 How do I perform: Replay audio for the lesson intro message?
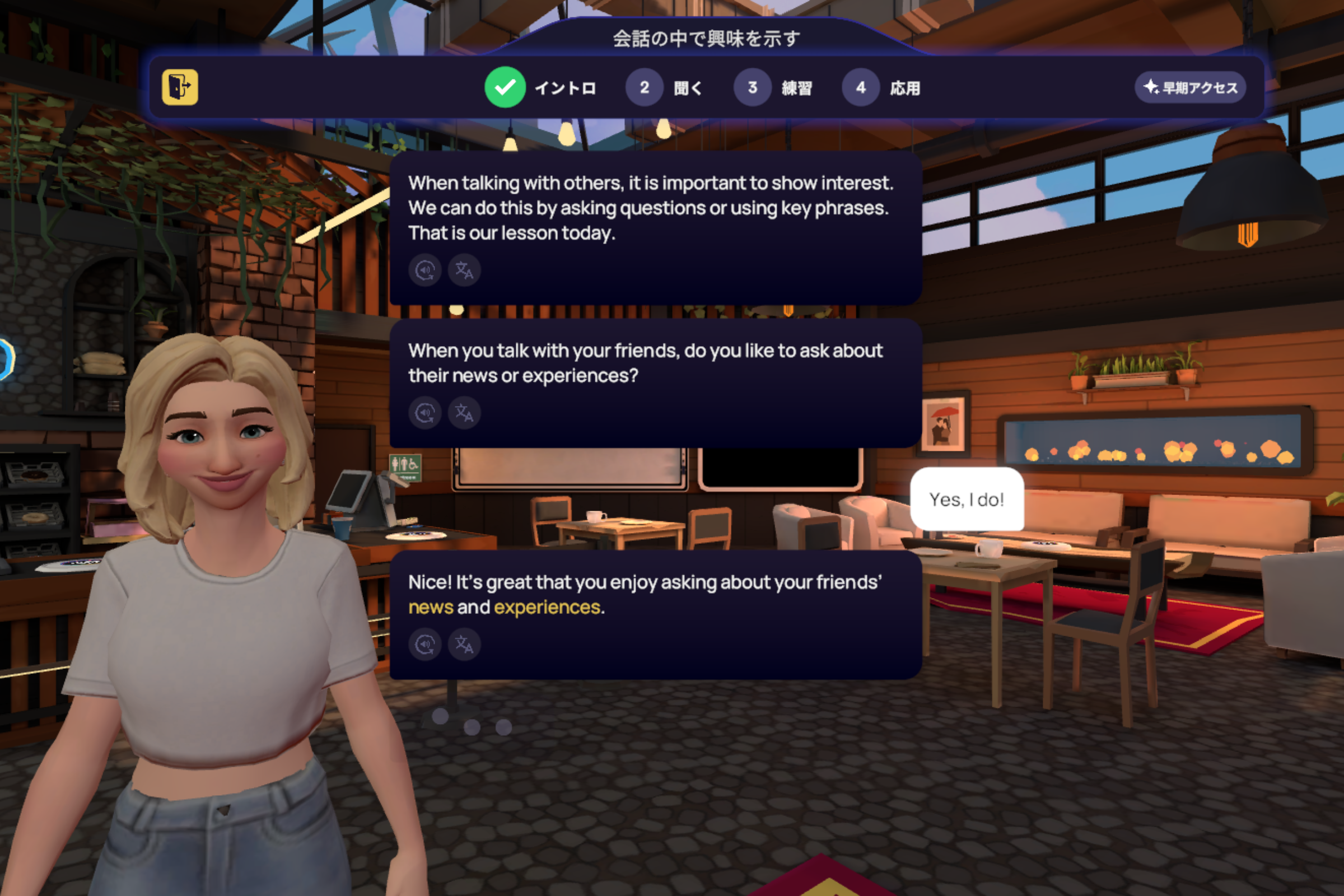coord(425,270)
